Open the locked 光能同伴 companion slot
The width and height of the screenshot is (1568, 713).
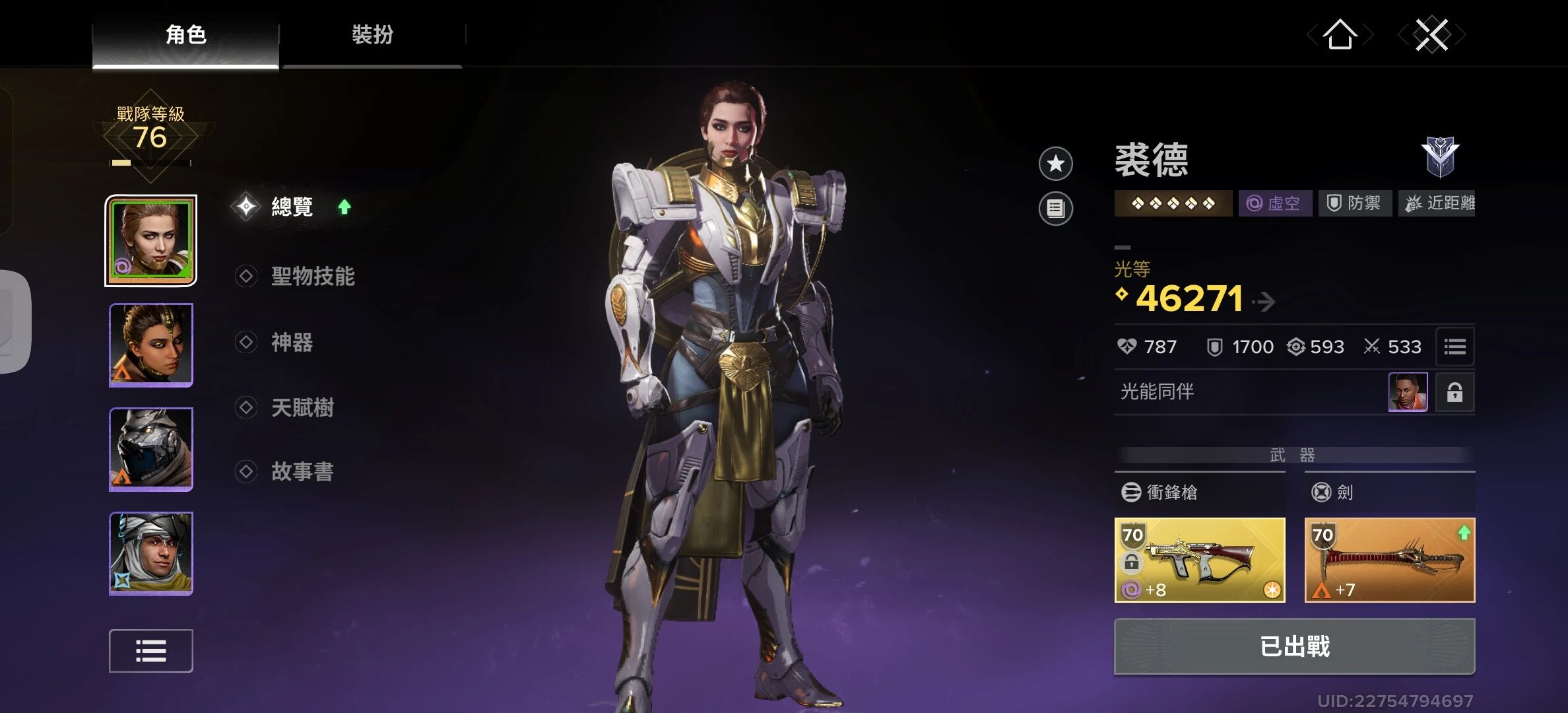pos(1454,392)
